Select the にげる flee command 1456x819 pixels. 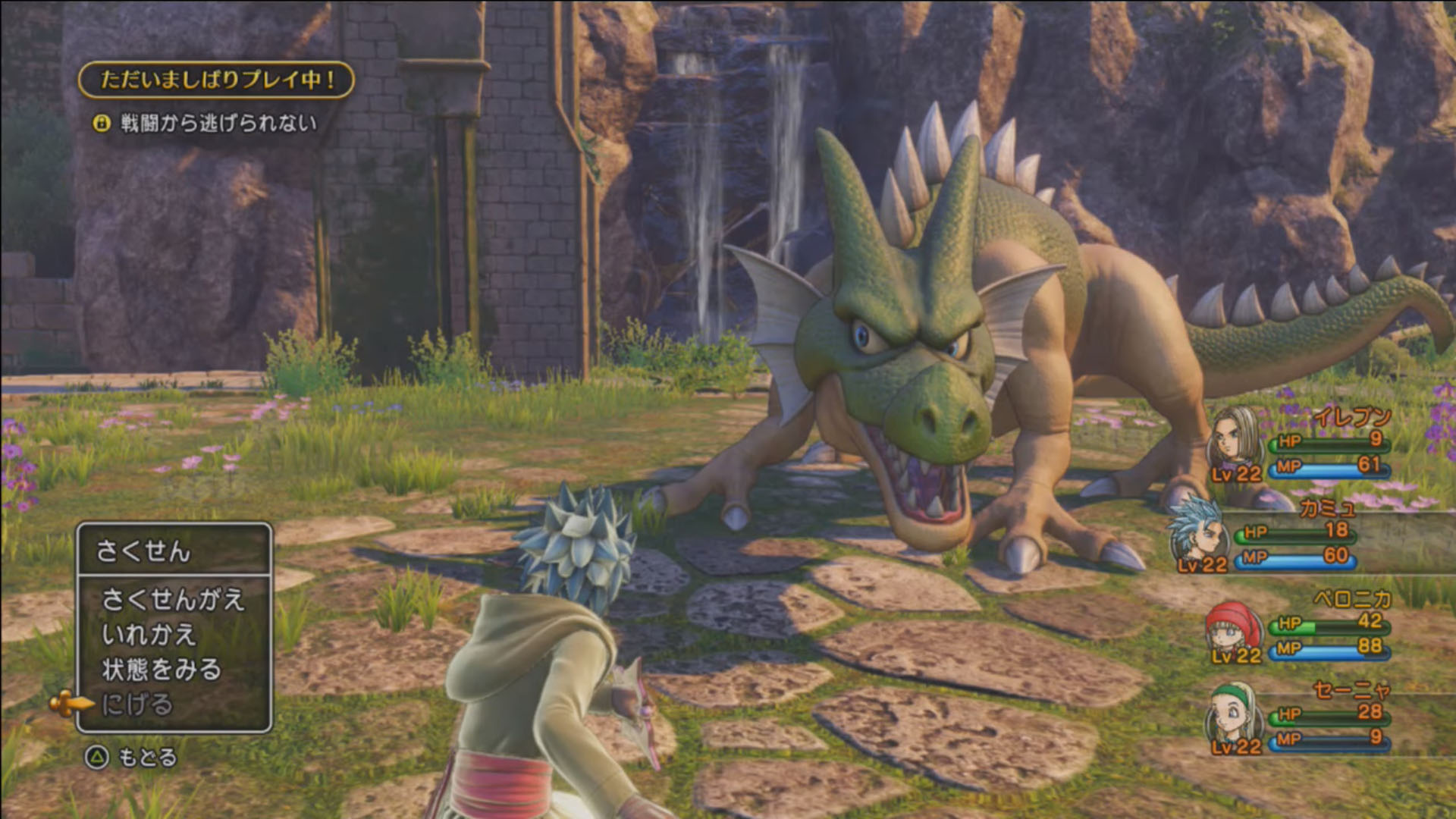click(x=137, y=704)
